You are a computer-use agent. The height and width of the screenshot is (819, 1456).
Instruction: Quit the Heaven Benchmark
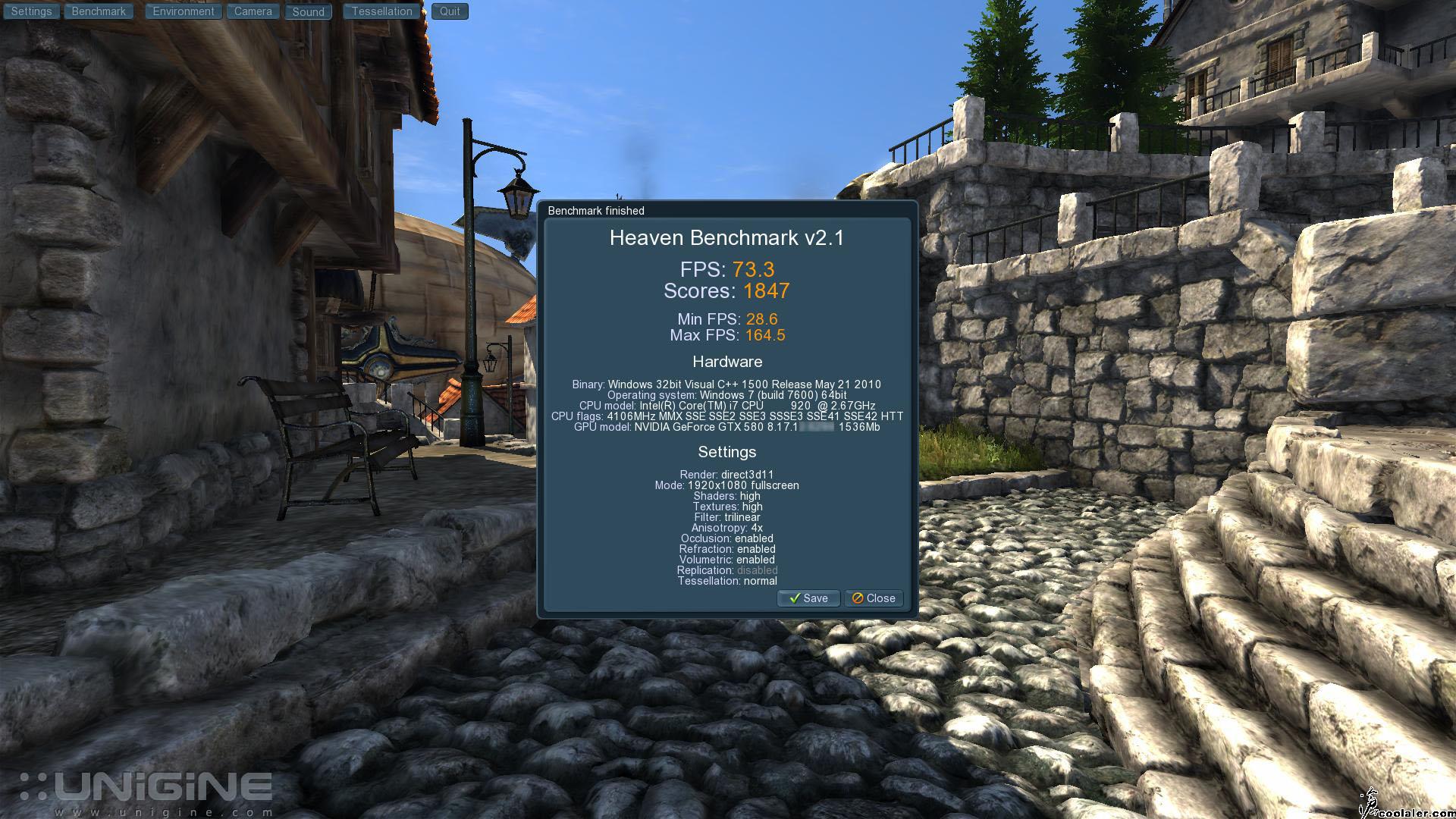pos(450,11)
